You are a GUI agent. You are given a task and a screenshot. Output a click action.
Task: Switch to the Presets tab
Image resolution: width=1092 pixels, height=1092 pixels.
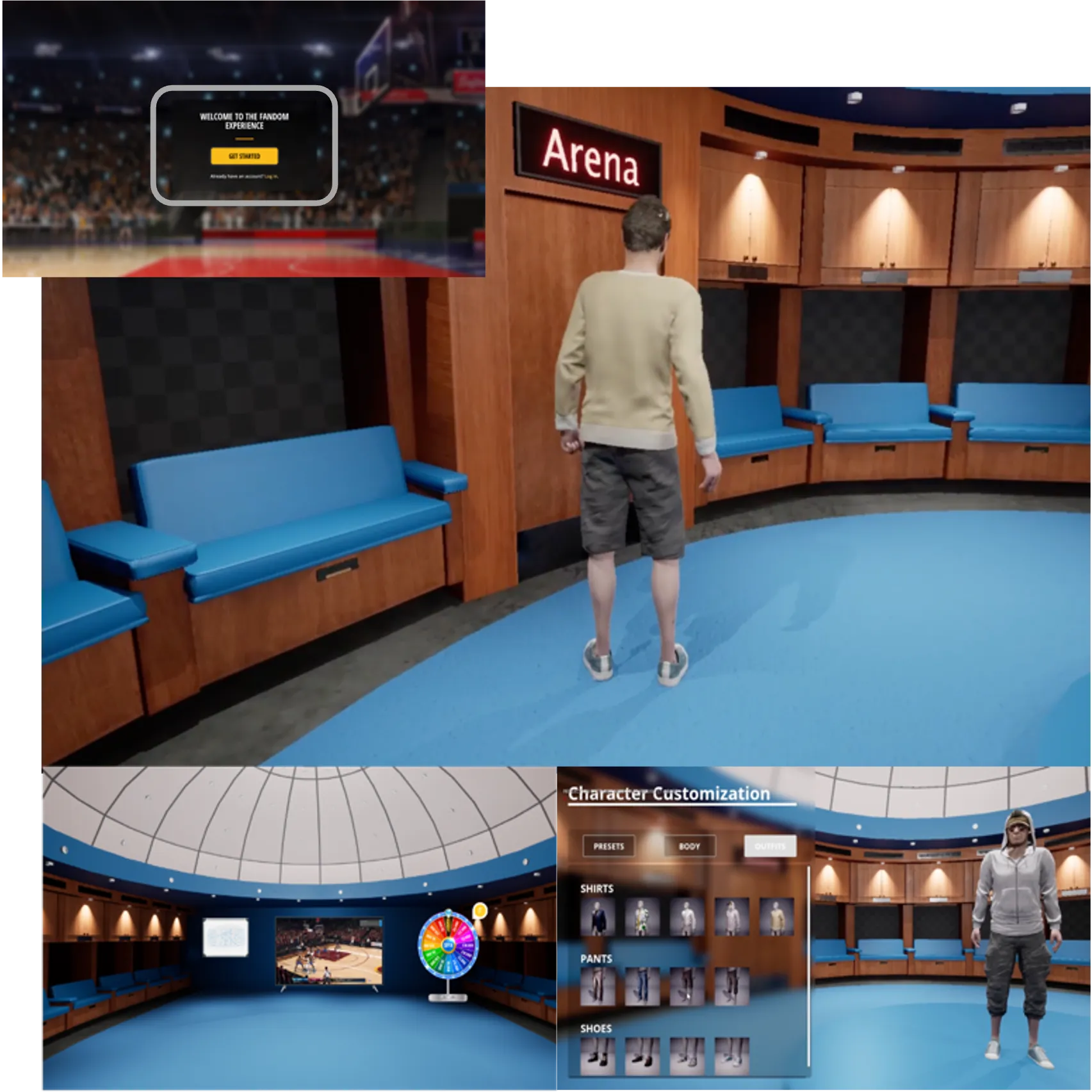[608, 847]
